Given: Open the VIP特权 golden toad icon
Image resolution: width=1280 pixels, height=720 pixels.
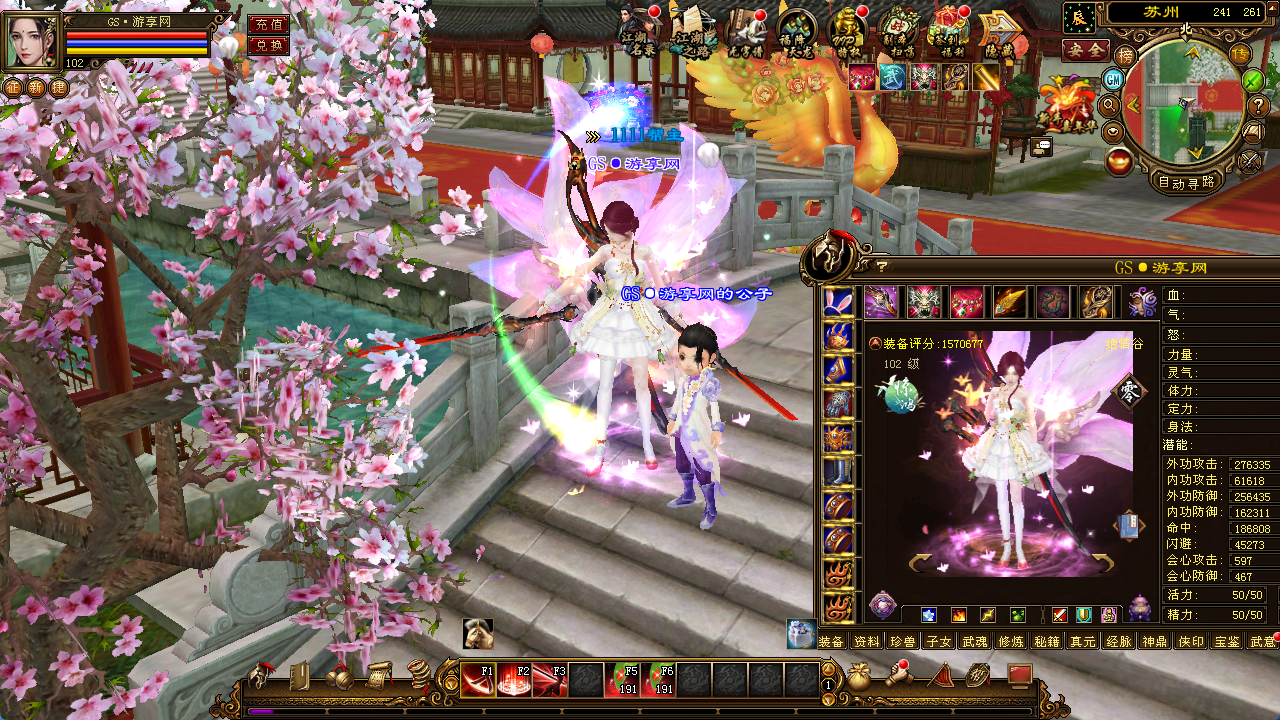Looking at the screenshot, I should [847, 30].
